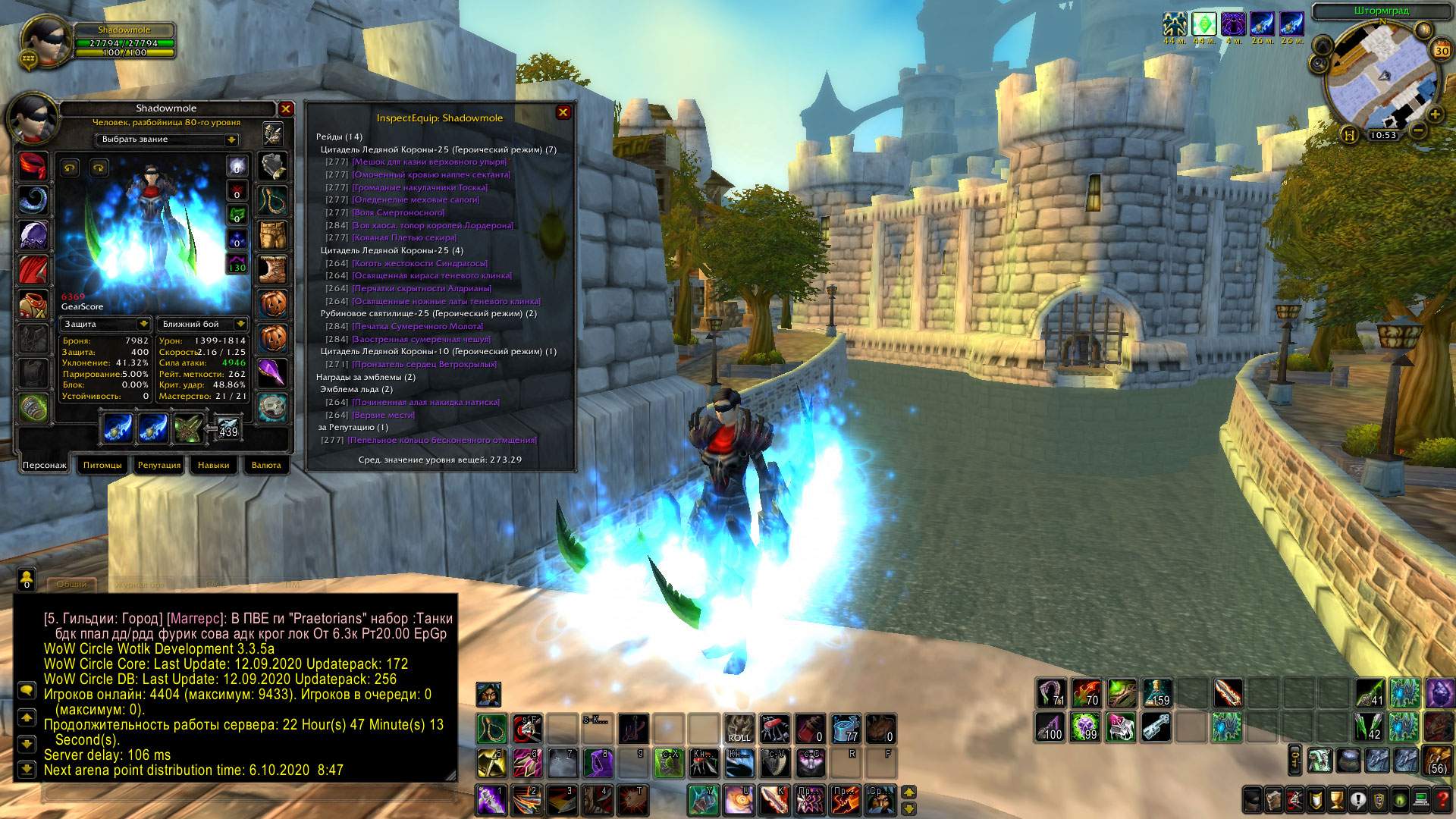The width and height of the screenshot is (1456, 819).
Task: Select the red bandana head equipment slot
Action: click(33, 165)
